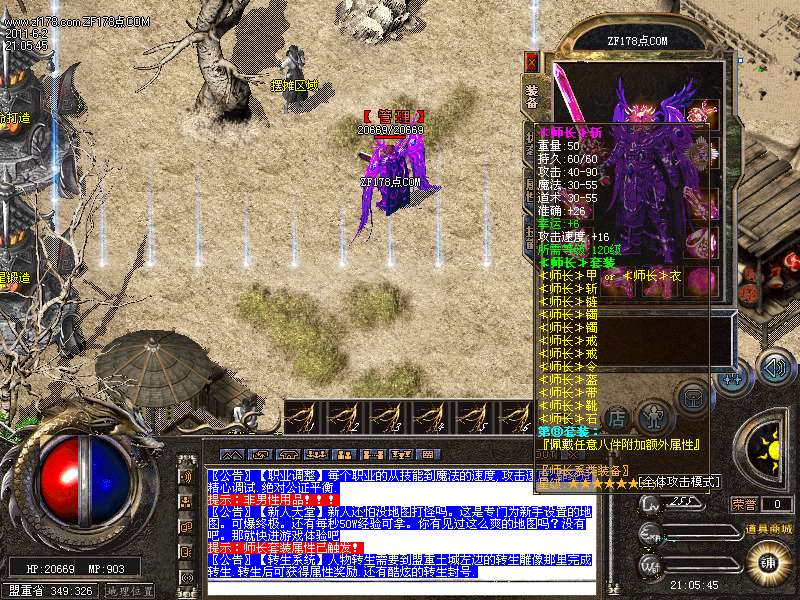Use hotbar slot 3 item
The image size is (800, 600).
click(387, 416)
